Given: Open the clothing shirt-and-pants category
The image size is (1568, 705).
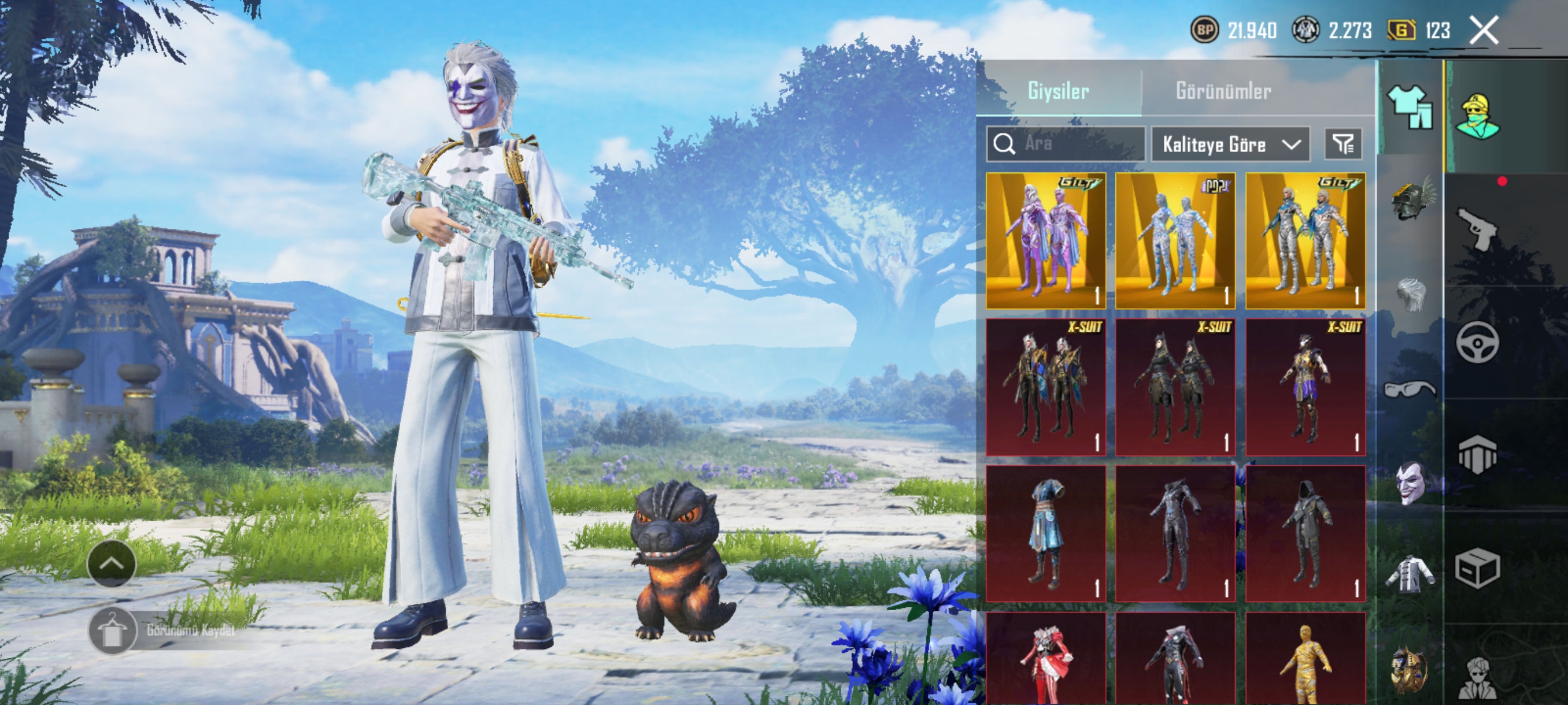Looking at the screenshot, I should pos(1410,107).
